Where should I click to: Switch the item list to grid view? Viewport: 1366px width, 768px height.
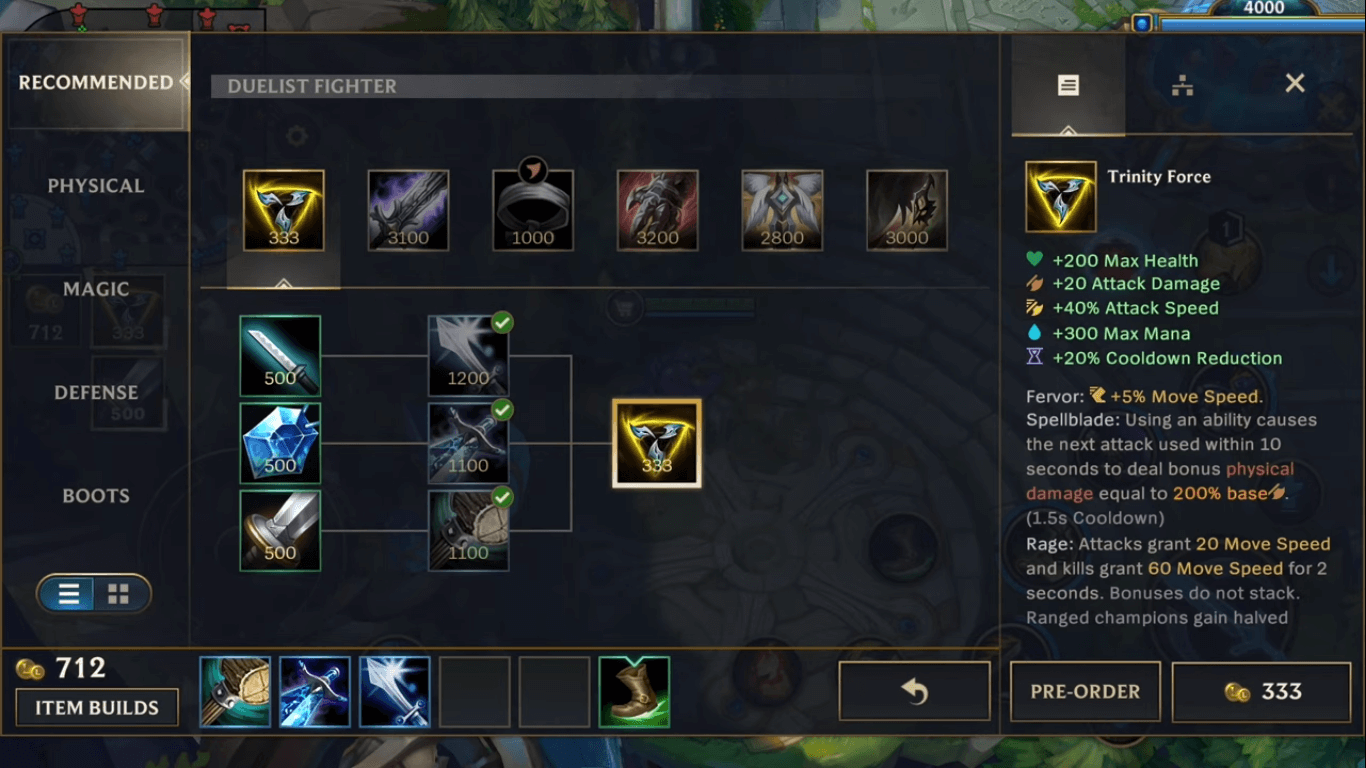point(118,593)
